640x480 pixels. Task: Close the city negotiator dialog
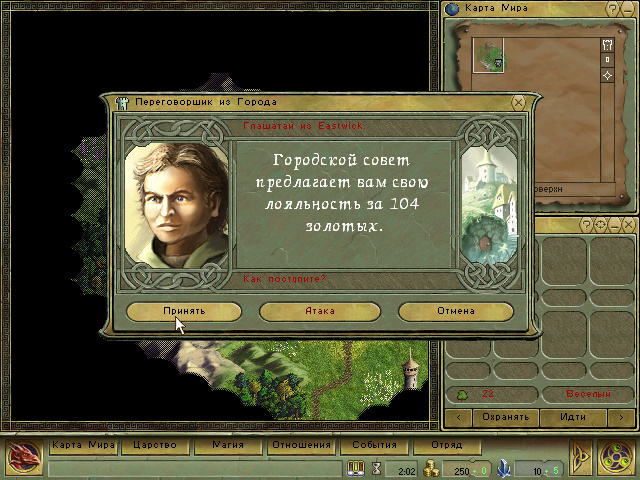pos(518,102)
